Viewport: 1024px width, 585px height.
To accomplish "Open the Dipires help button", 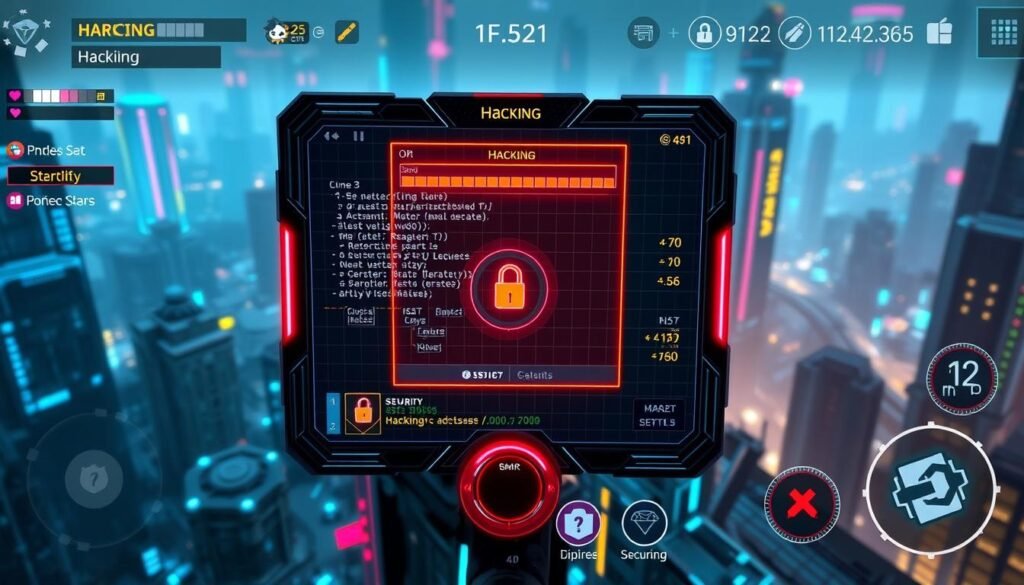I will click(578, 524).
